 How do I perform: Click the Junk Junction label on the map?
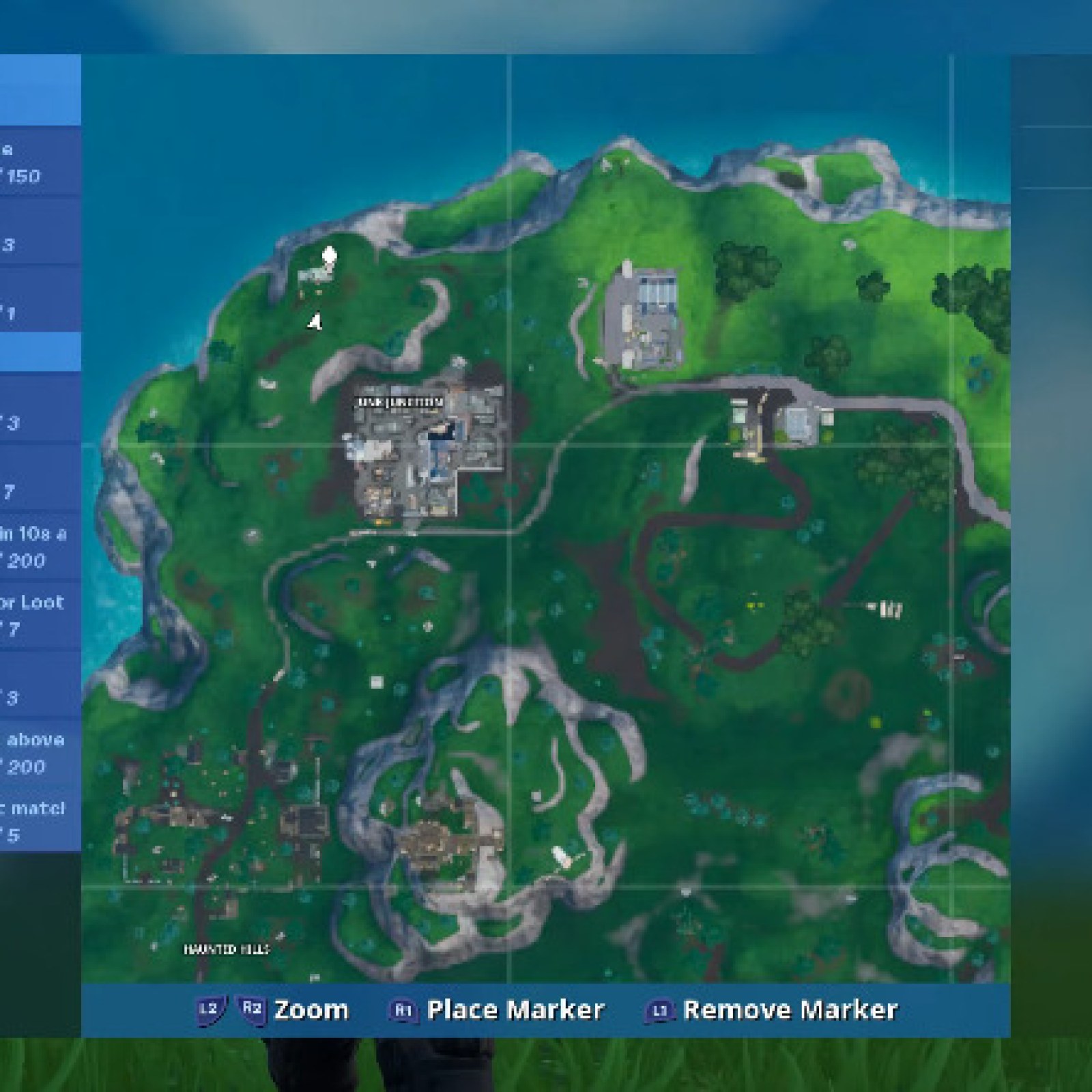tap(400, 403)
